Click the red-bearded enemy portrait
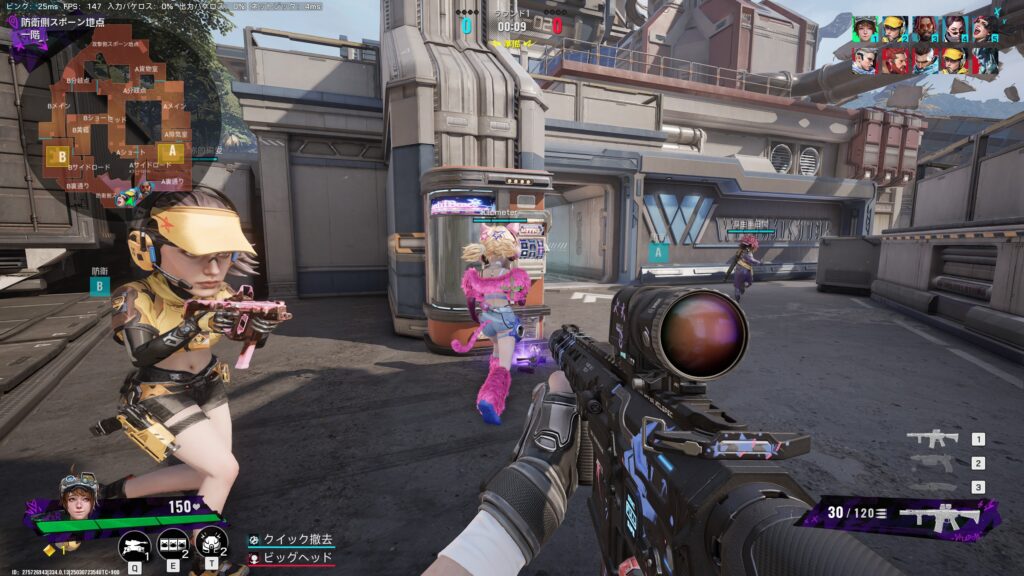Screen dimensions: 1024x576 [895, 61]
